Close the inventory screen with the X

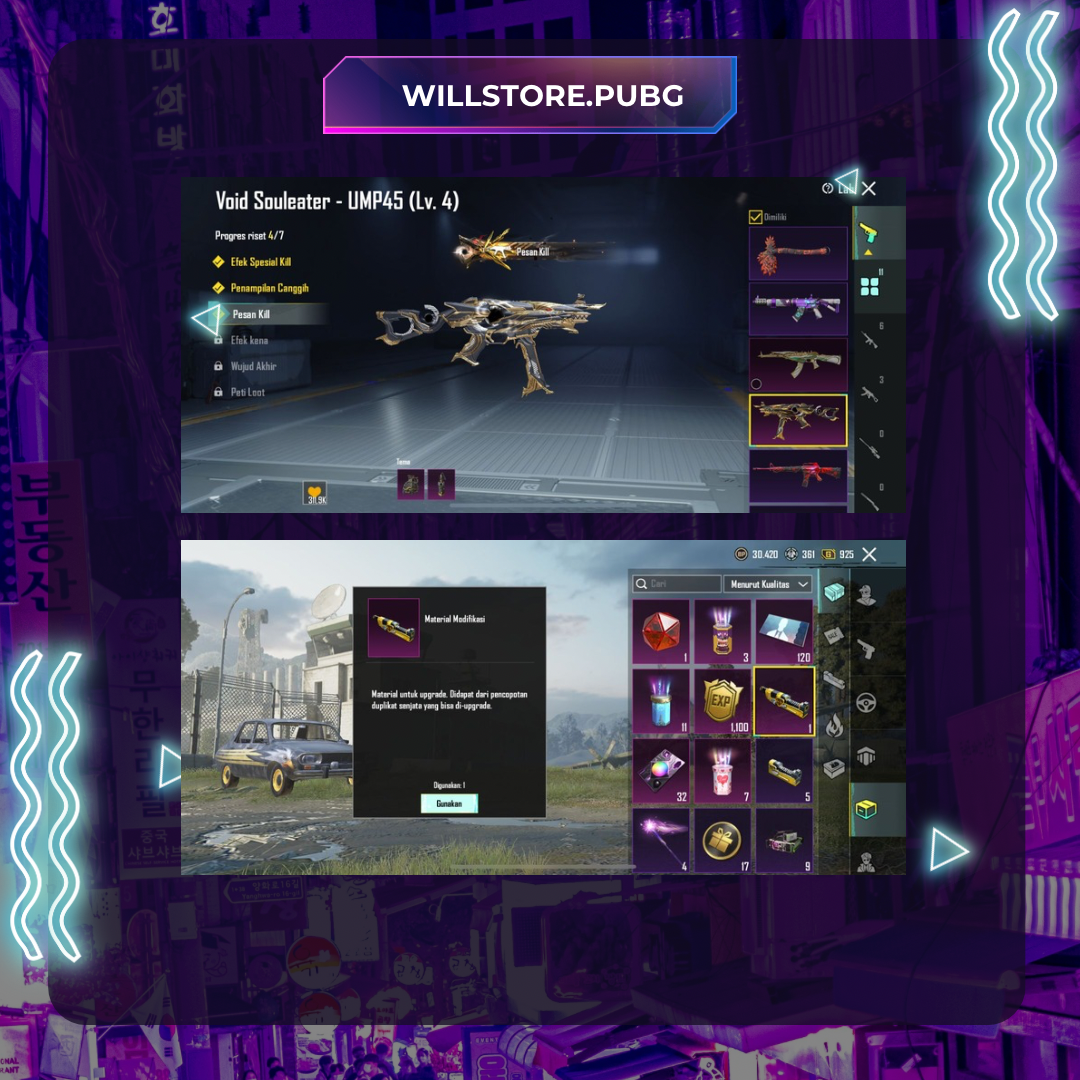(869, 554)
